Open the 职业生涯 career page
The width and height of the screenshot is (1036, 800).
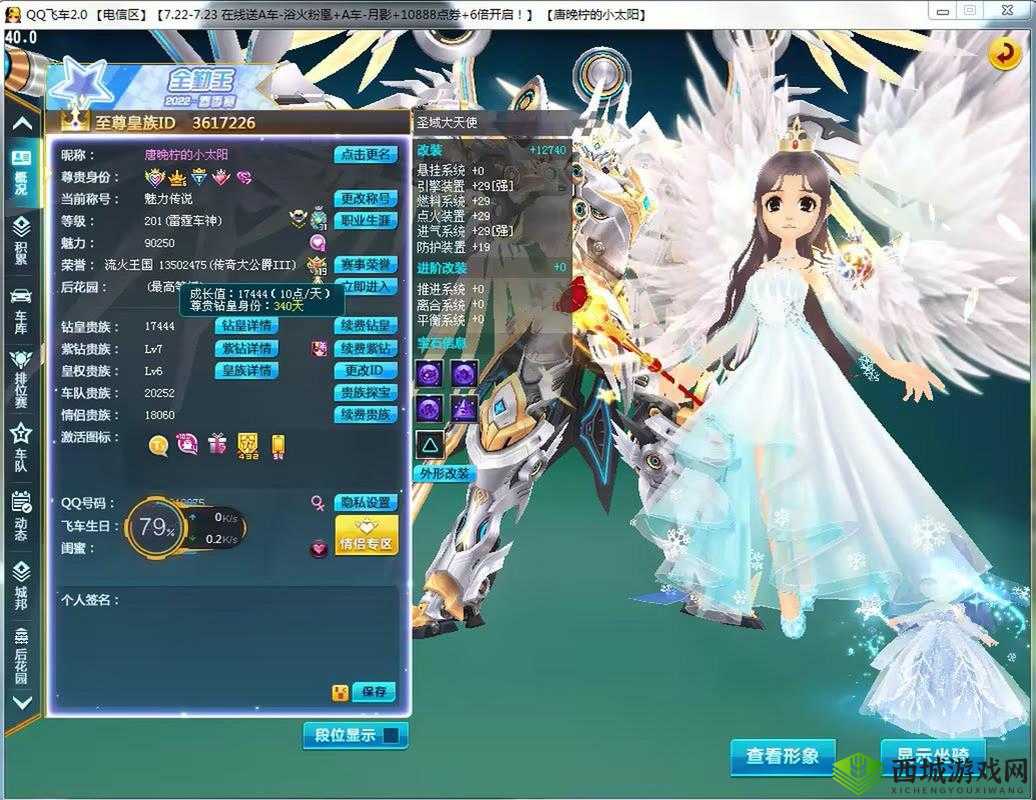(365, 220)
